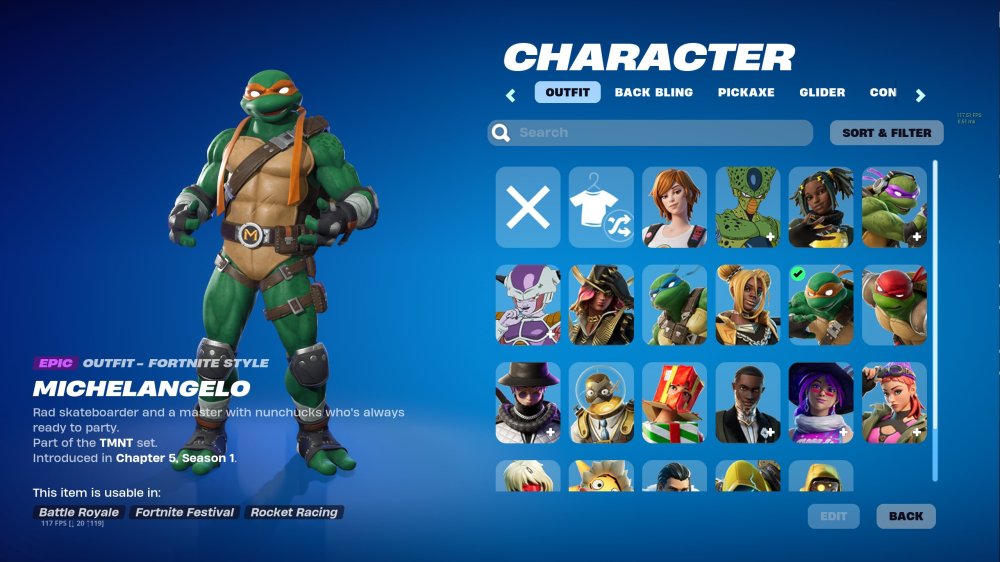This screenshot has width=1000, height=562.
Task: Go back with the Back button
Action: 906,516
